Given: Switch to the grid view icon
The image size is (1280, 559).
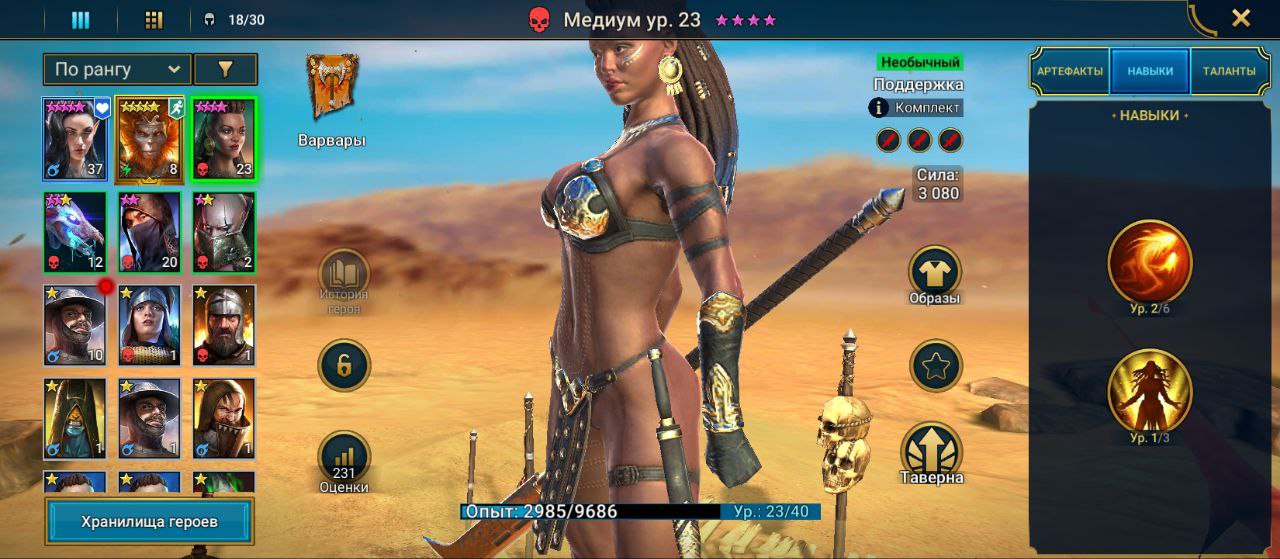Looking at the screenshot, I should point(154,19).
